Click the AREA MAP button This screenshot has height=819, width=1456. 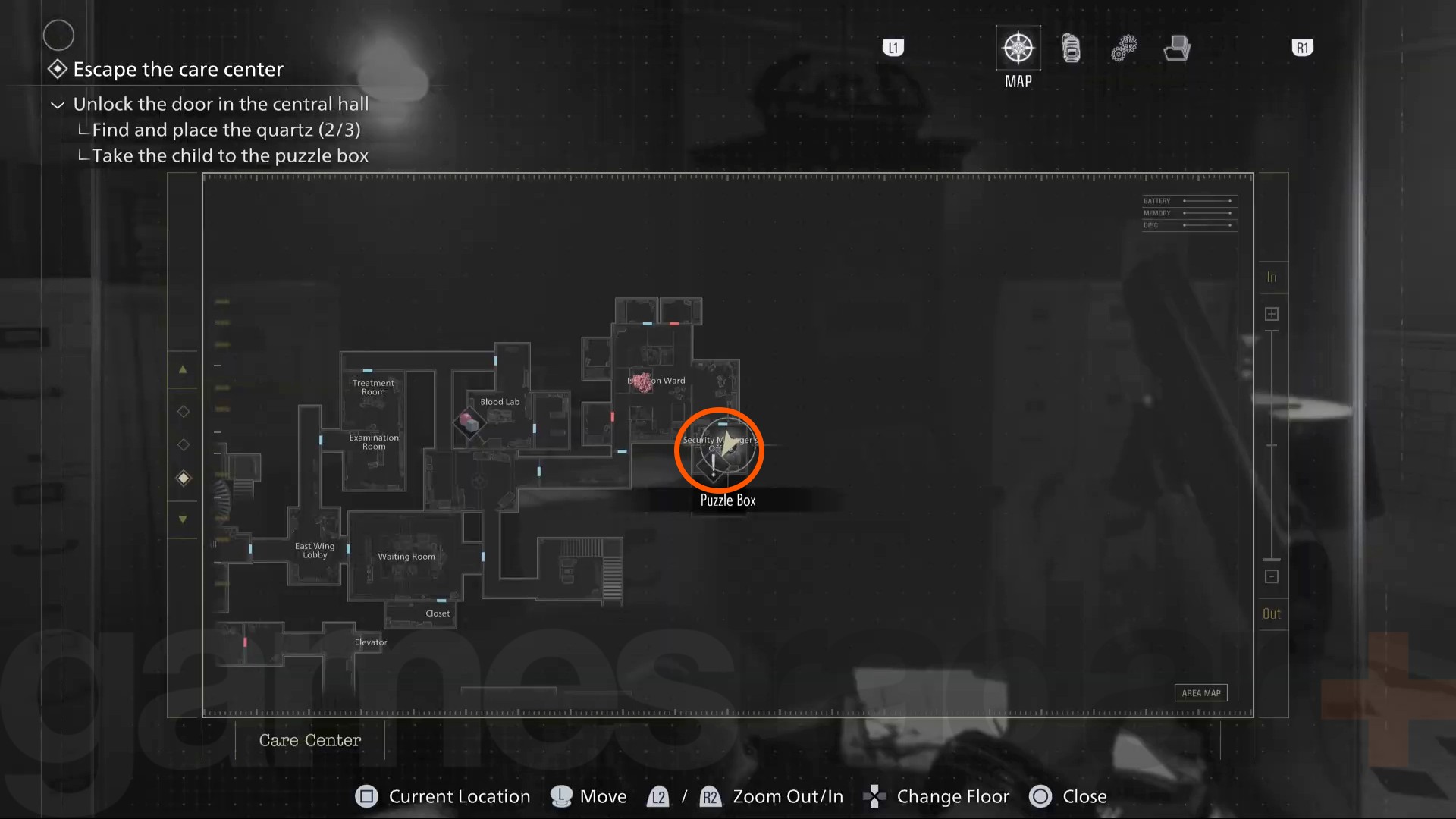coord(1200,692)
